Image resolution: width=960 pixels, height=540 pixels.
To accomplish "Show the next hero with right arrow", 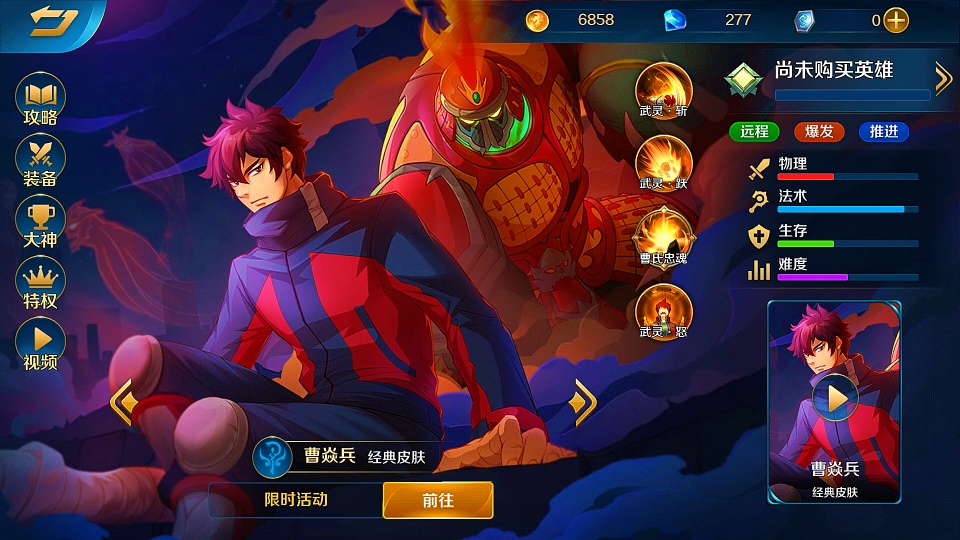I will (581, 402).
